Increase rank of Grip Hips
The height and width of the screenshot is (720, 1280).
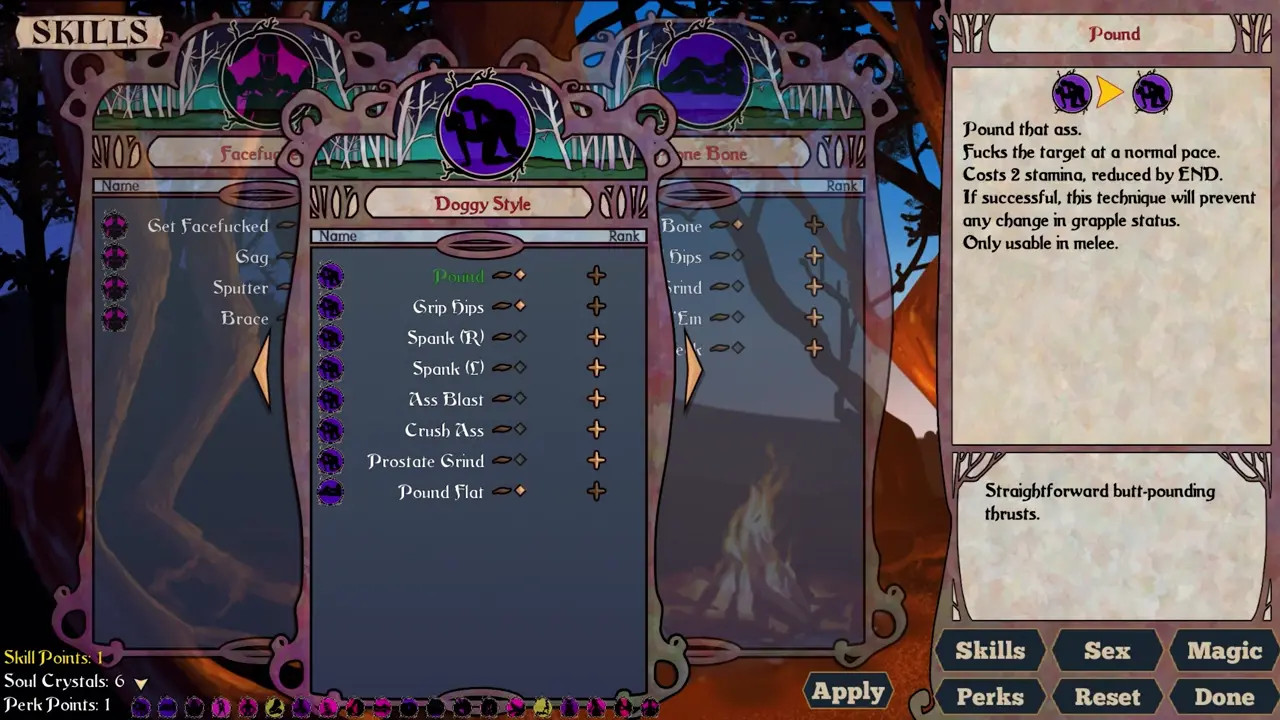(x=596, y=307)
